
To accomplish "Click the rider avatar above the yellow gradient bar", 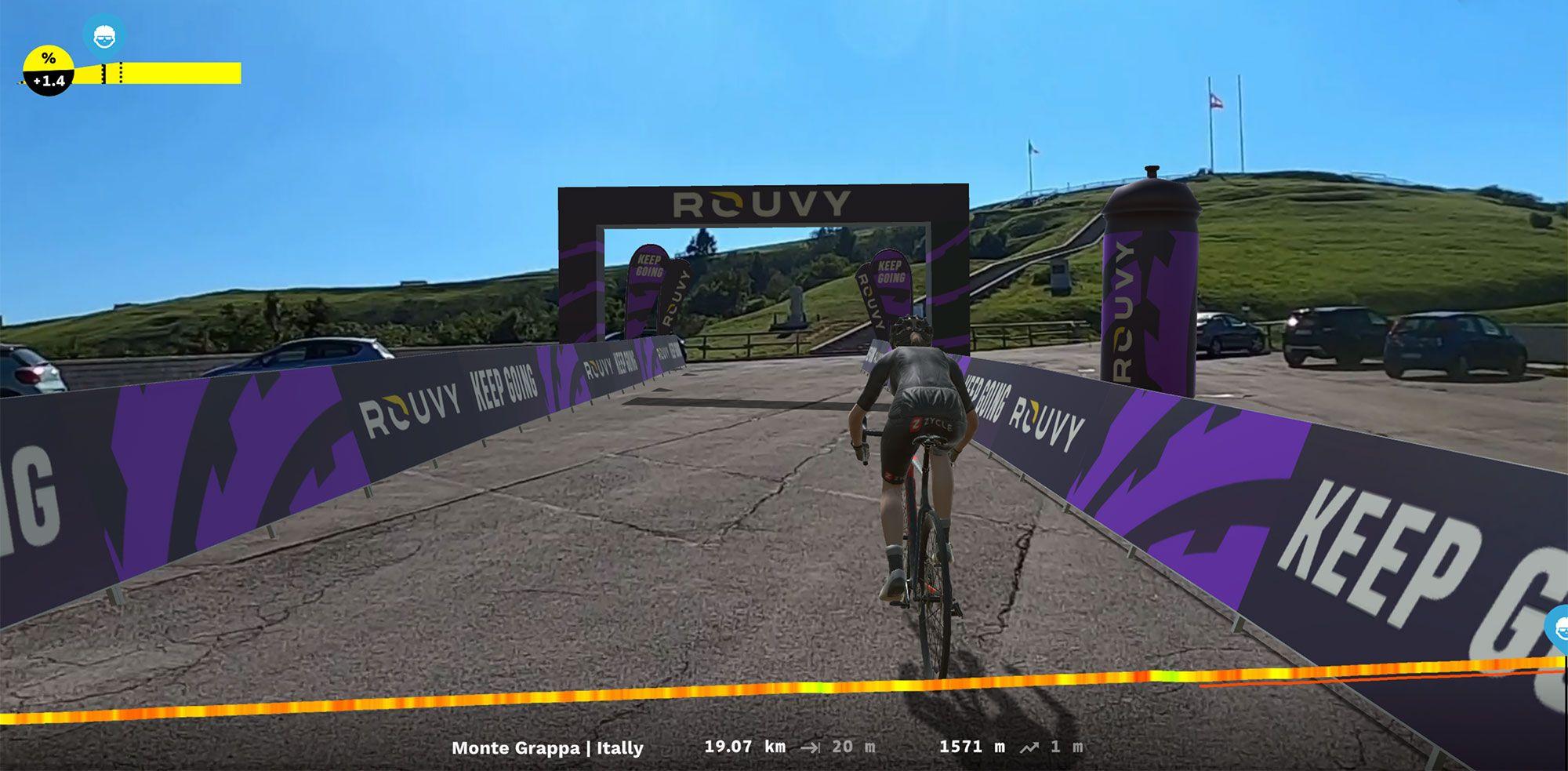I will click(104, 36).
